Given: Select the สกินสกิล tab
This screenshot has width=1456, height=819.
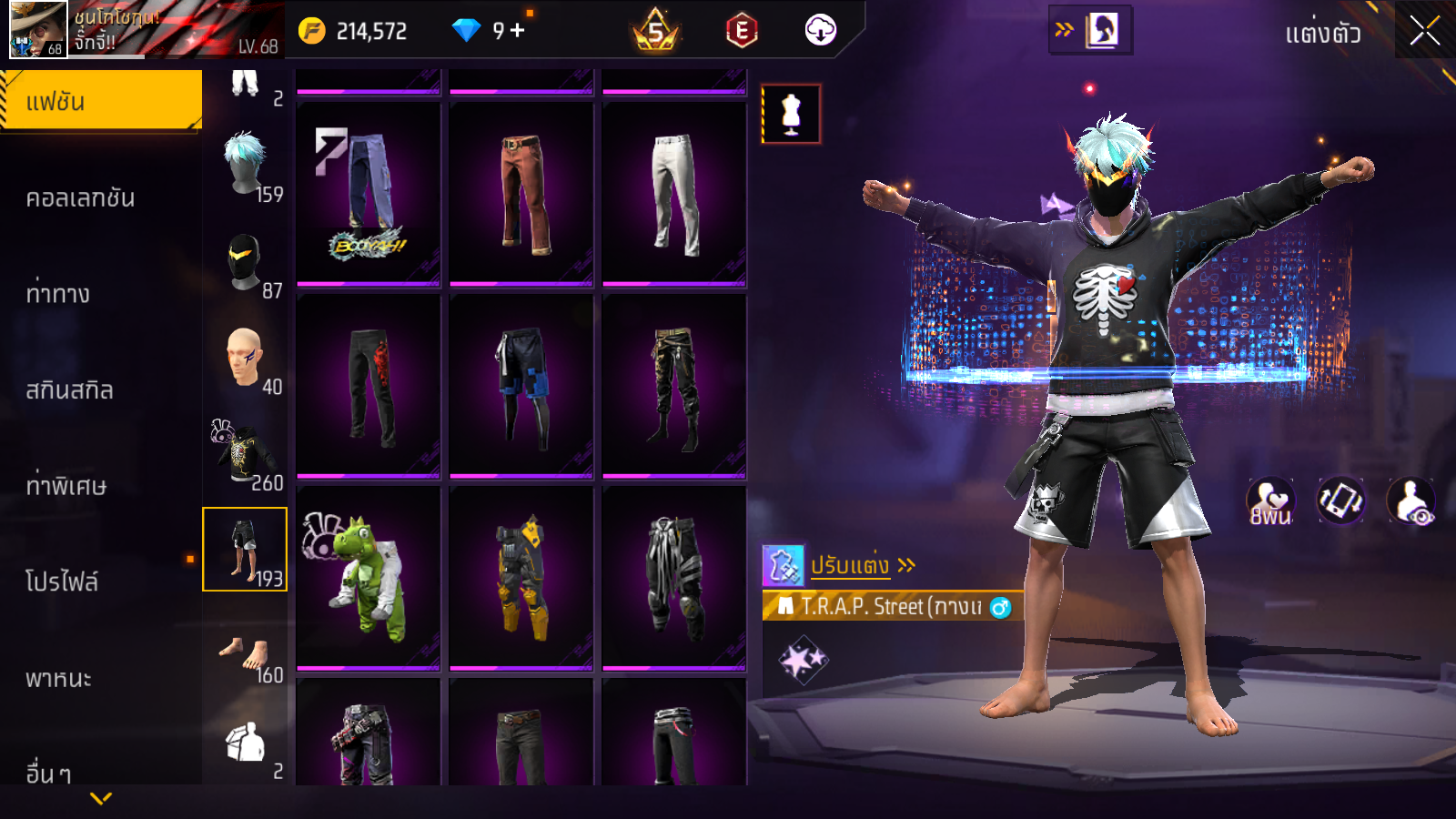Looking at the screenshot, I should click(x=70, y=389).
